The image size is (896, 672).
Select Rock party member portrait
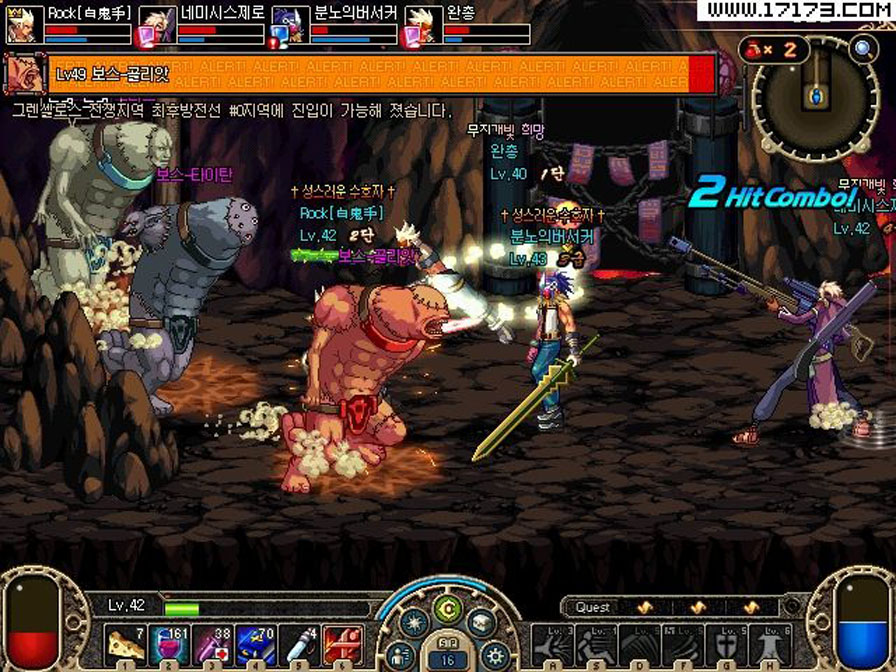tap(20, 25)
